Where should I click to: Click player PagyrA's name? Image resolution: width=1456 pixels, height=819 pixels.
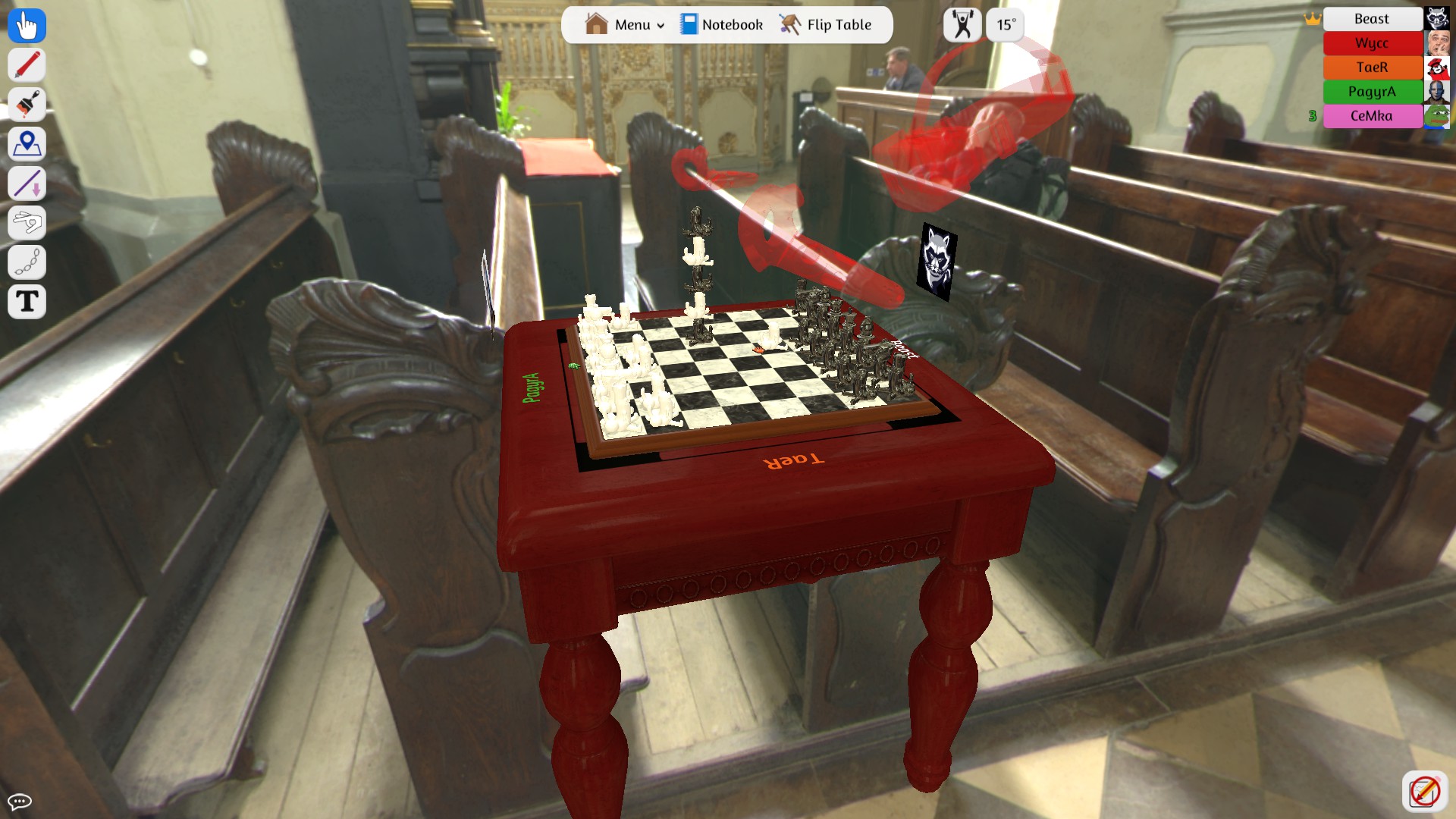tap(1373, 92)
